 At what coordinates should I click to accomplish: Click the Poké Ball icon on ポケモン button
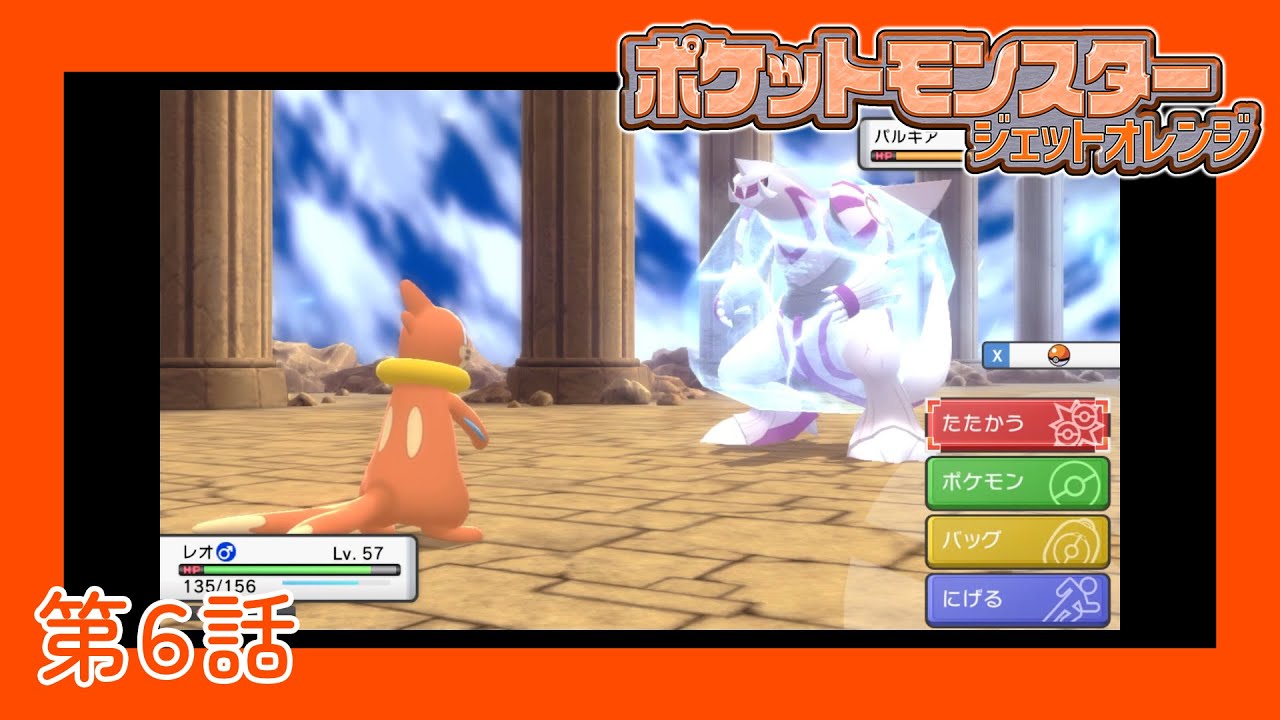1075,480
